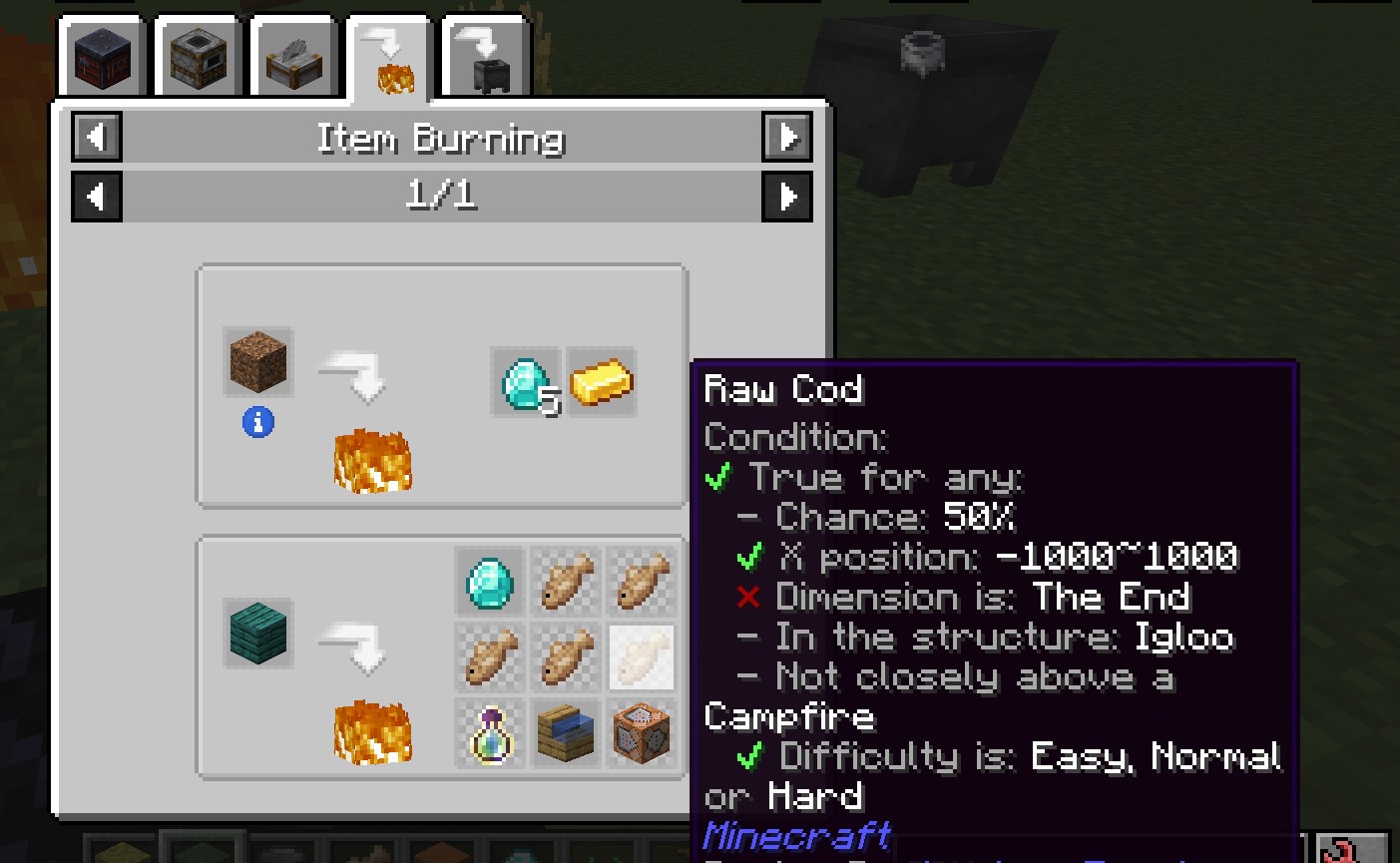The image size is (1400, 863).
Task: Select the warped planks input slot
Action: point(258,634)
